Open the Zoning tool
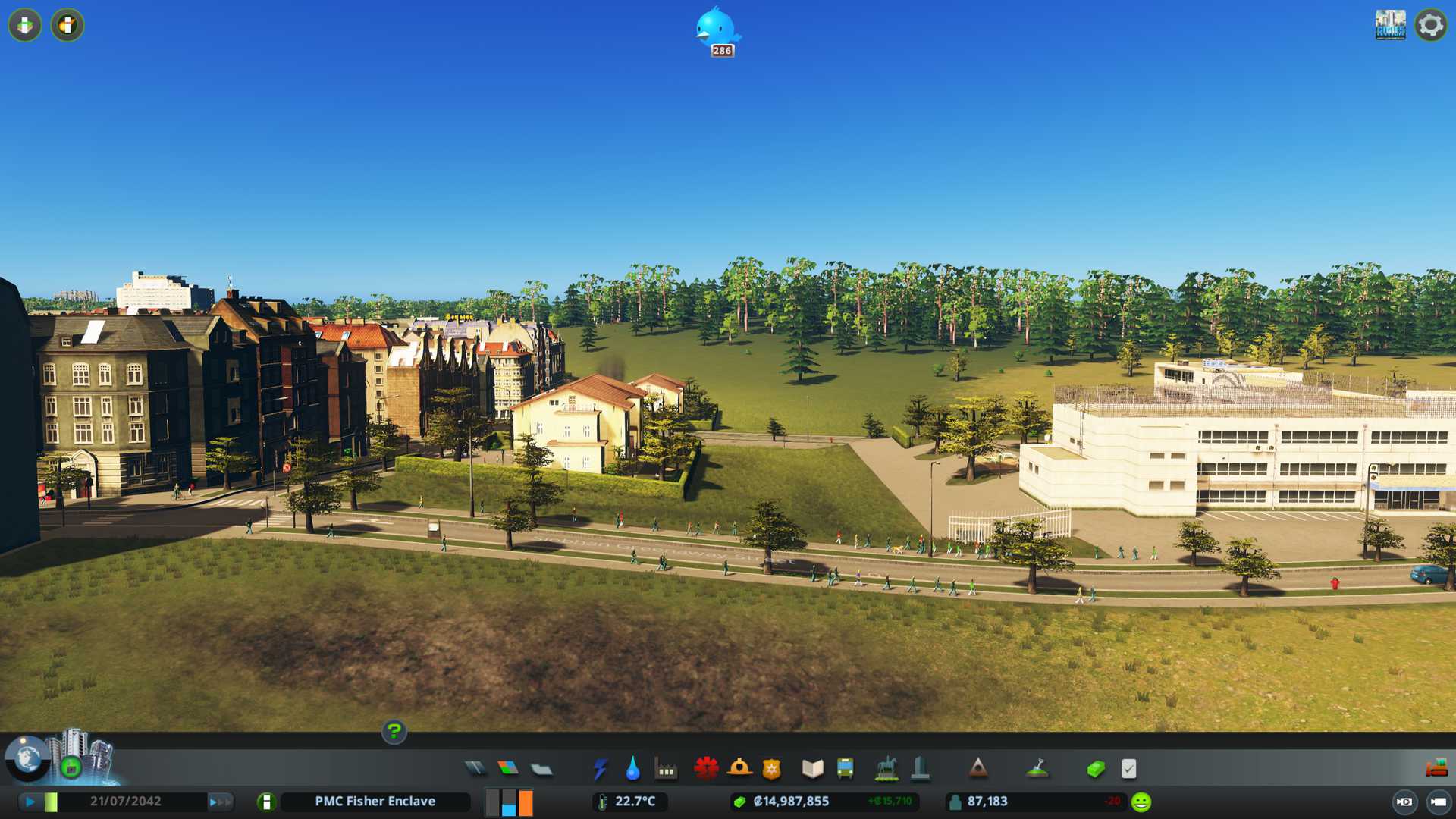The width and height of the screenshot is (1456, 819). point(508,769)
